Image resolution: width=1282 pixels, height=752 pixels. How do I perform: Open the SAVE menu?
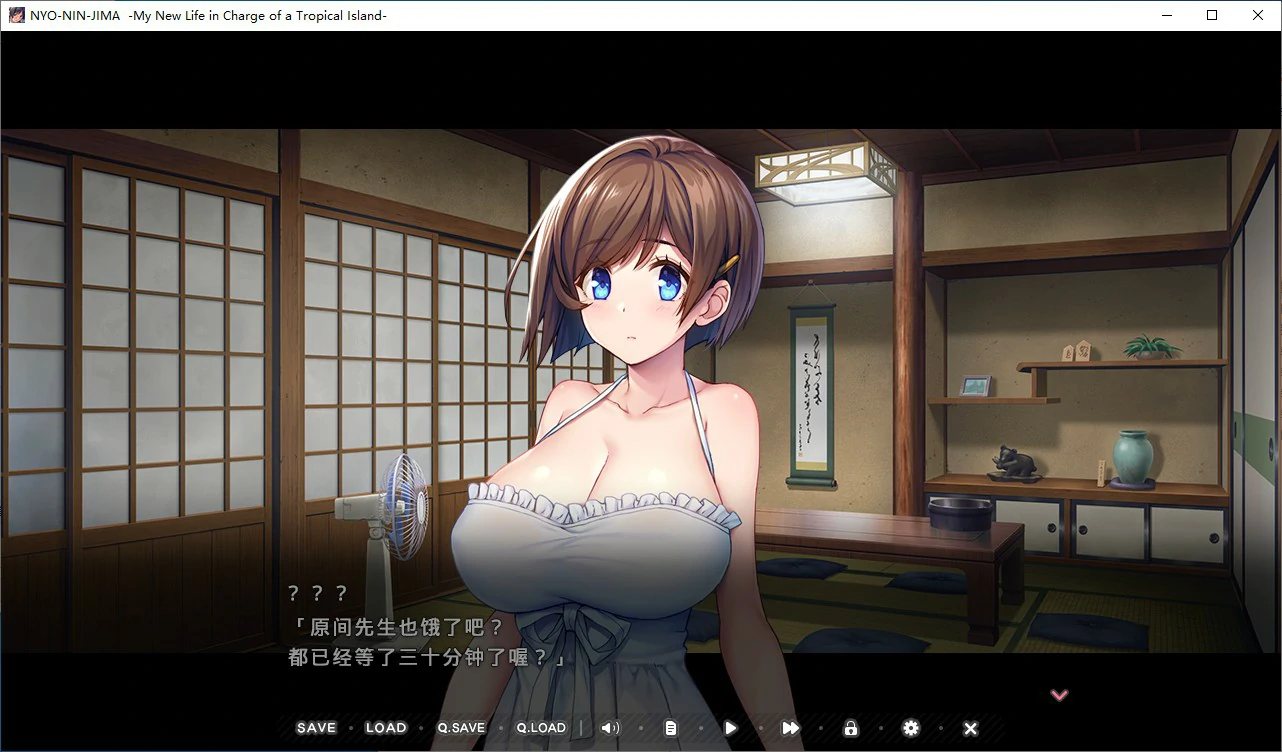point(316,728)
